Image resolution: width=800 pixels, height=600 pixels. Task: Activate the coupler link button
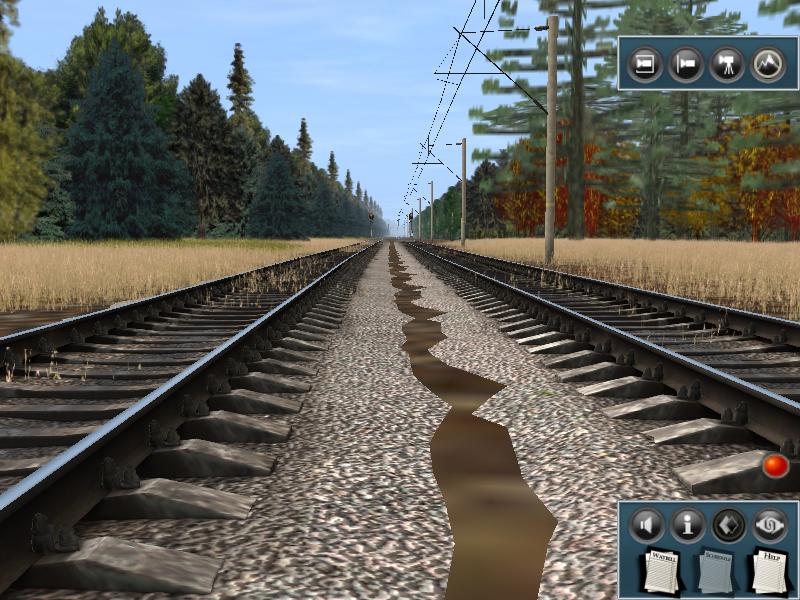point(769,523)
